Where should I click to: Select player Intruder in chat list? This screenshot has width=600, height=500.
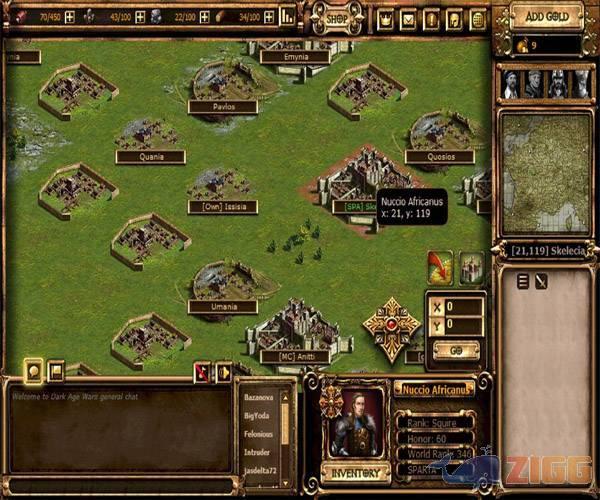pyautogui.click(x=256, y=452)
